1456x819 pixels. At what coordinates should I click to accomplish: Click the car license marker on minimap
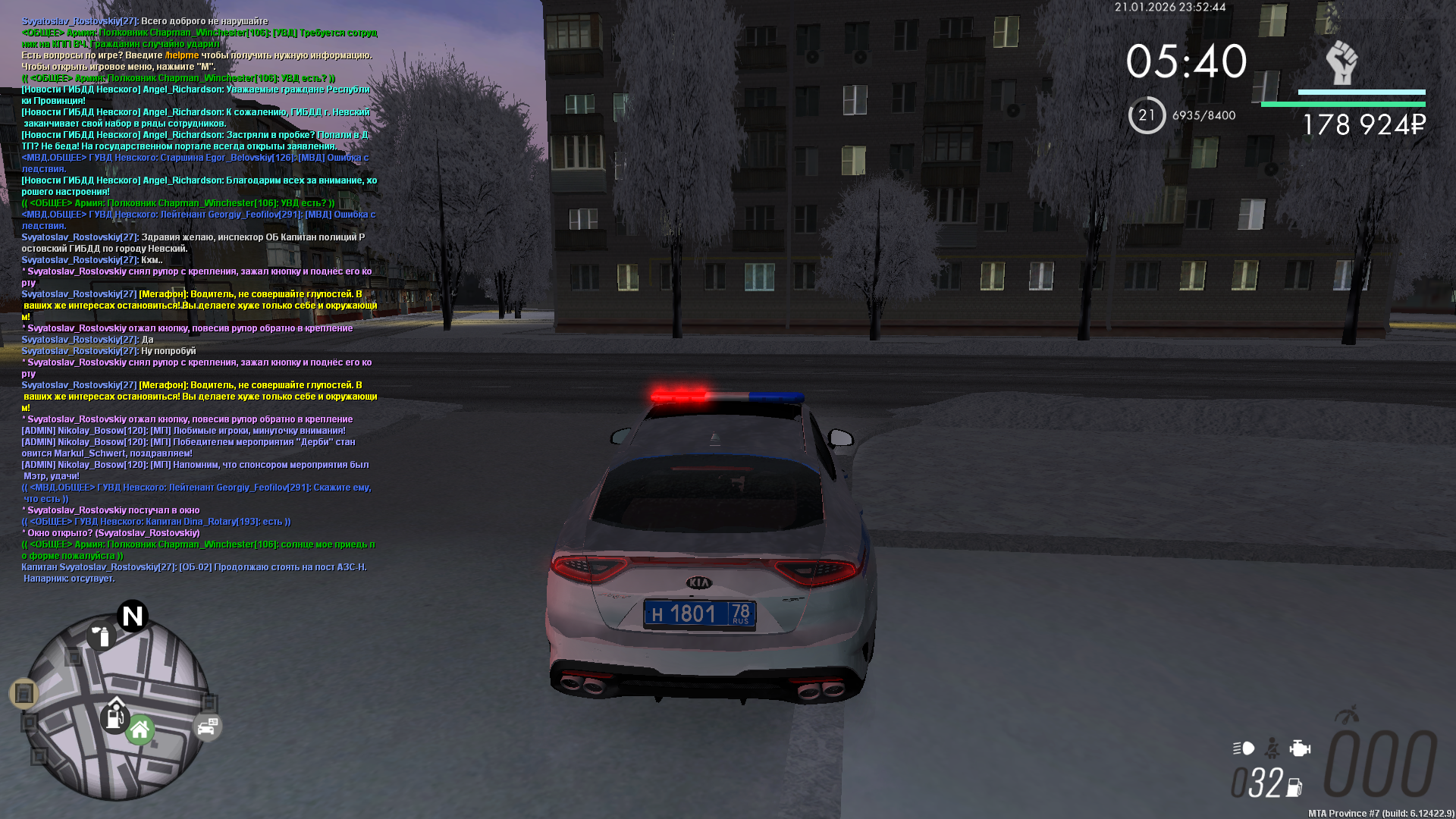click(207, 727)
